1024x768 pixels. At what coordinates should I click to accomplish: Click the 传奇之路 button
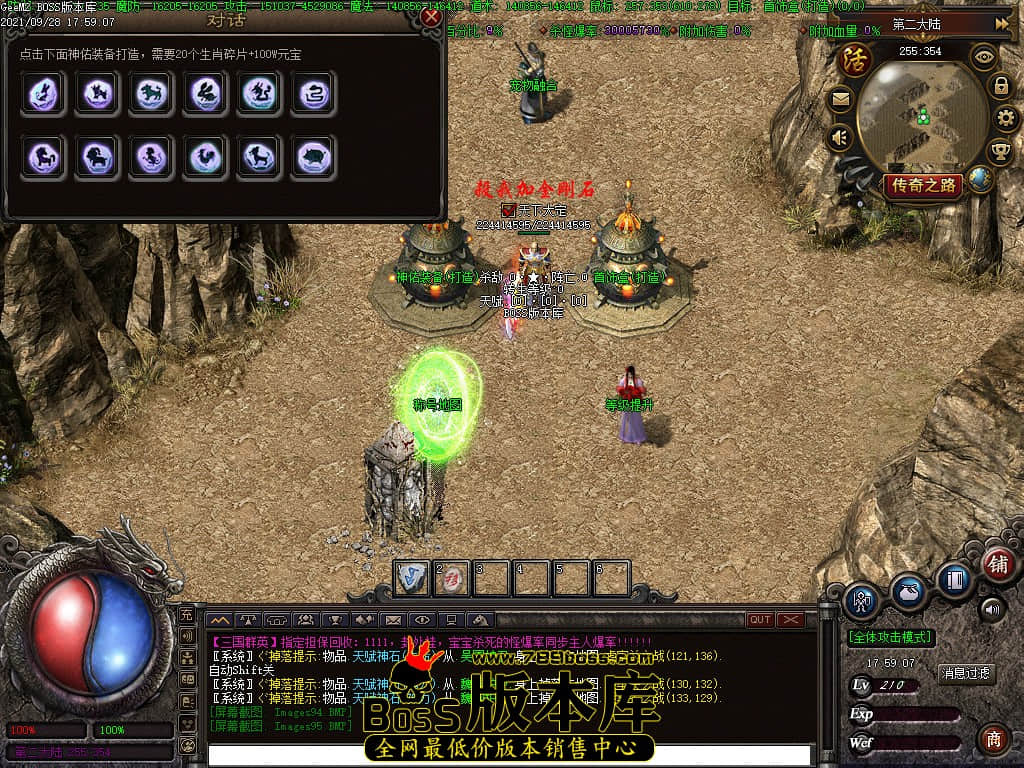click(923, 185)
